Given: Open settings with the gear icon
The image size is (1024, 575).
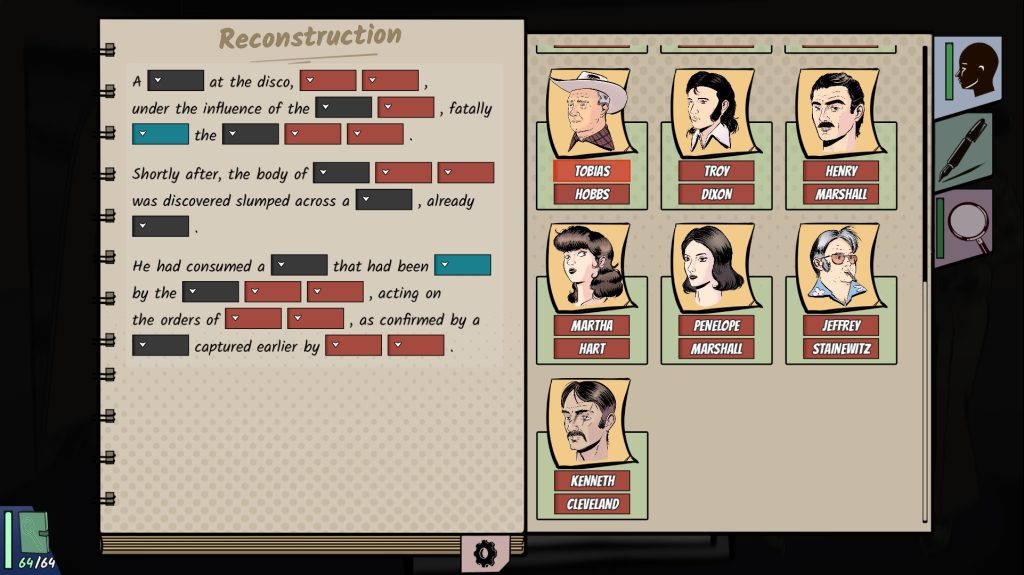Looking at the screenshot, I should (485, 552).
